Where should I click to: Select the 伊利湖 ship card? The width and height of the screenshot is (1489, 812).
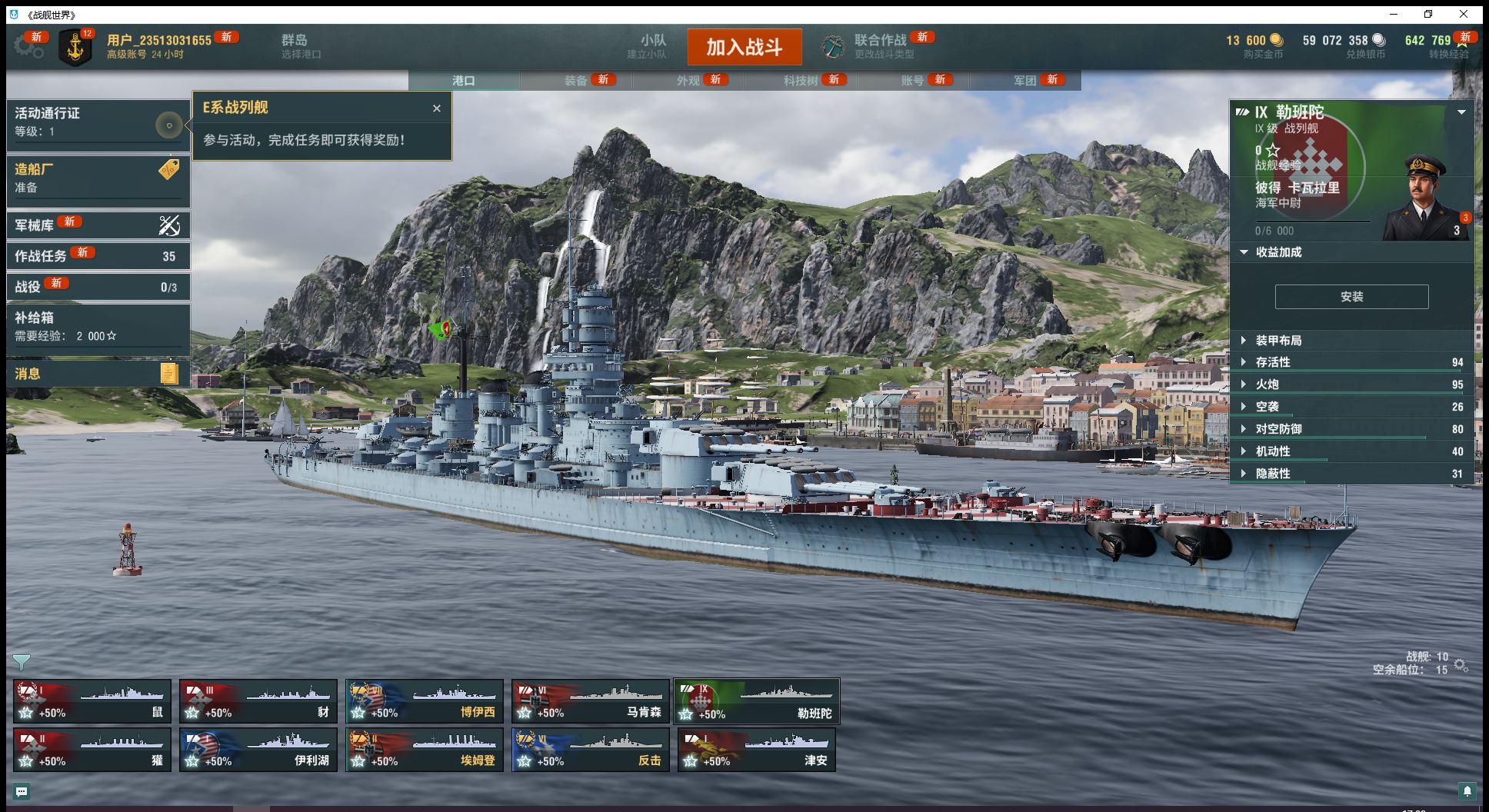258,750
